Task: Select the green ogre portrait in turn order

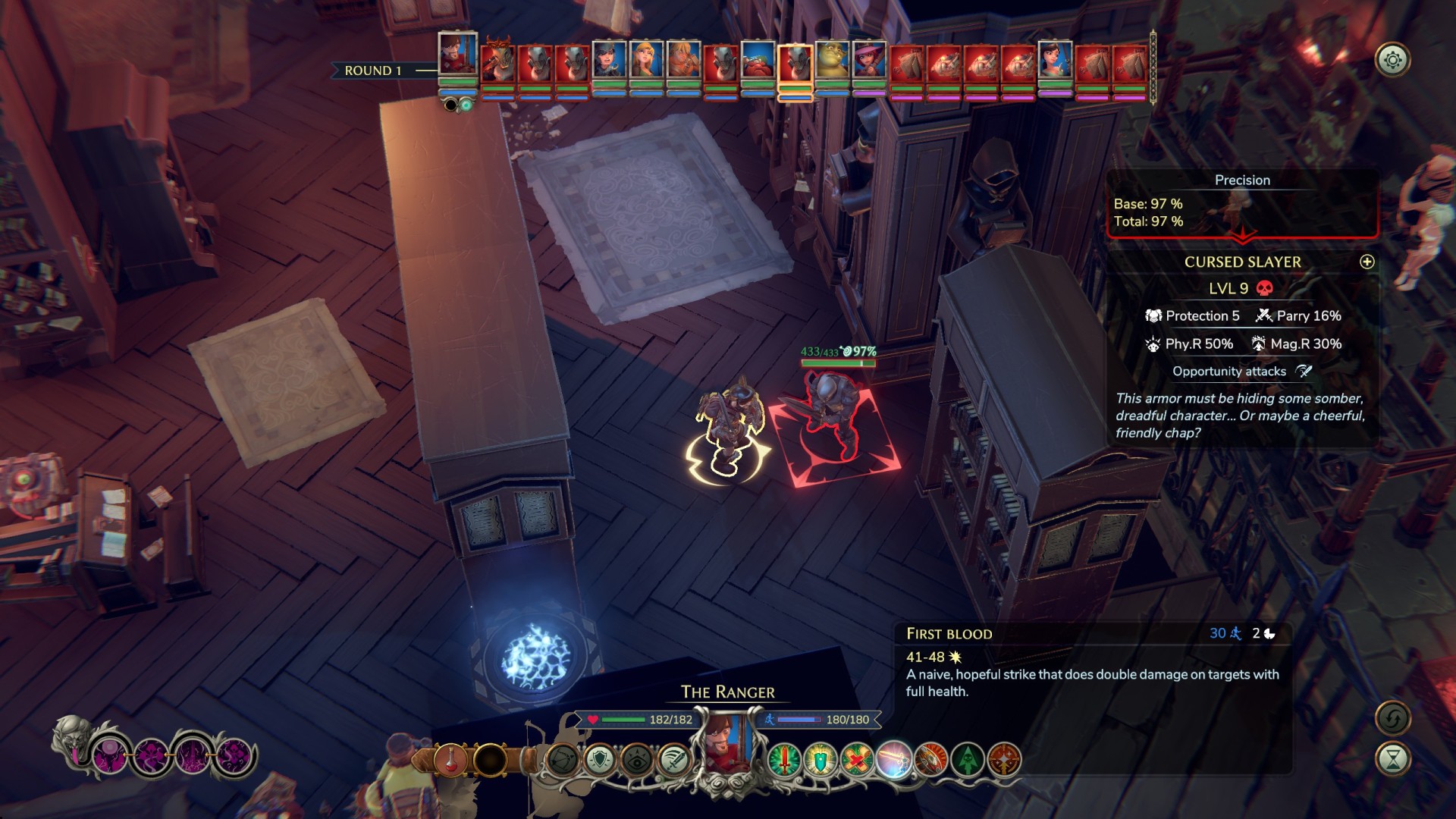Action: 832,62
